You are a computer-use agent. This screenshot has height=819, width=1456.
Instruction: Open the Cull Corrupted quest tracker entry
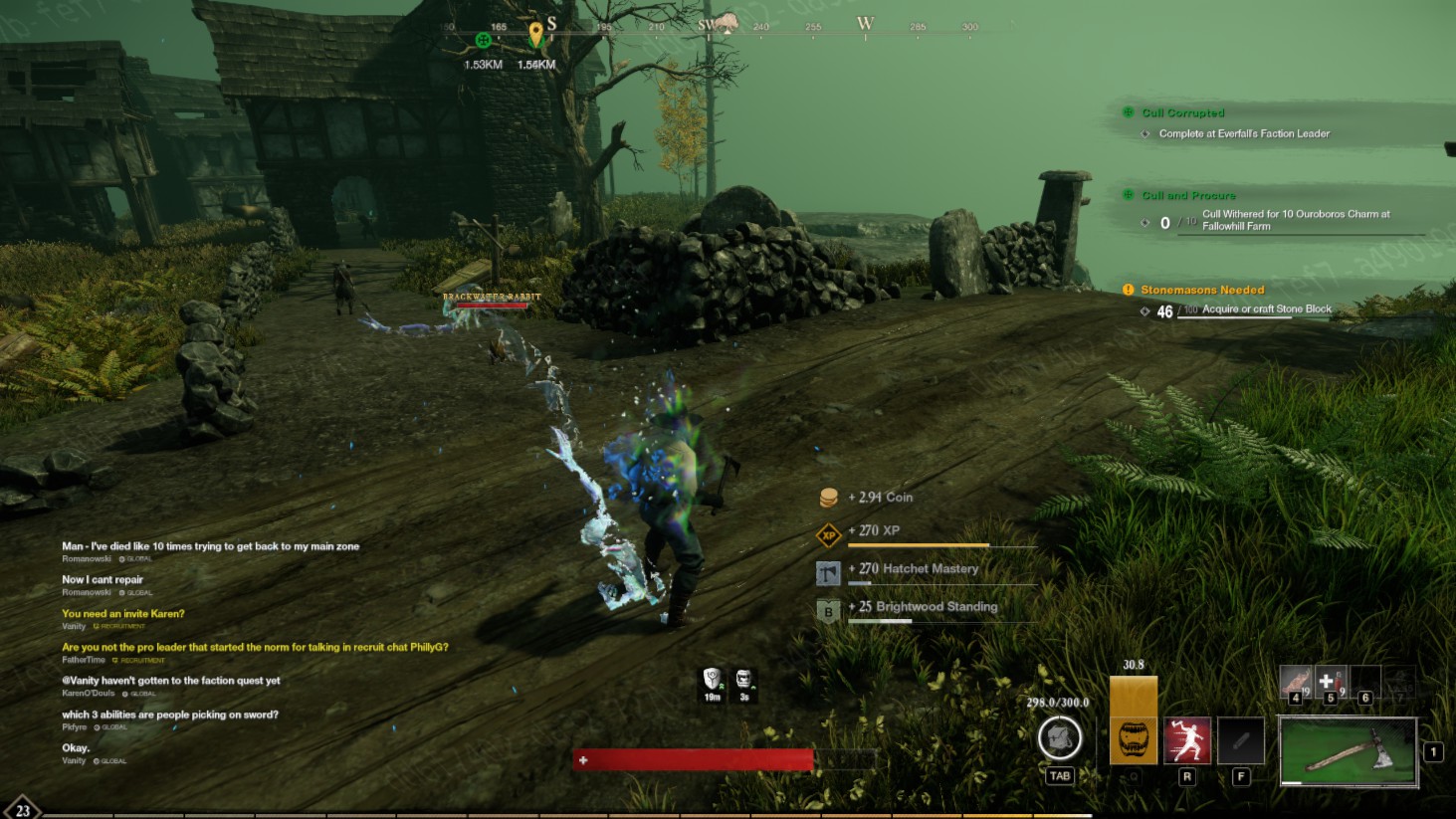[x=1182, y=113]
